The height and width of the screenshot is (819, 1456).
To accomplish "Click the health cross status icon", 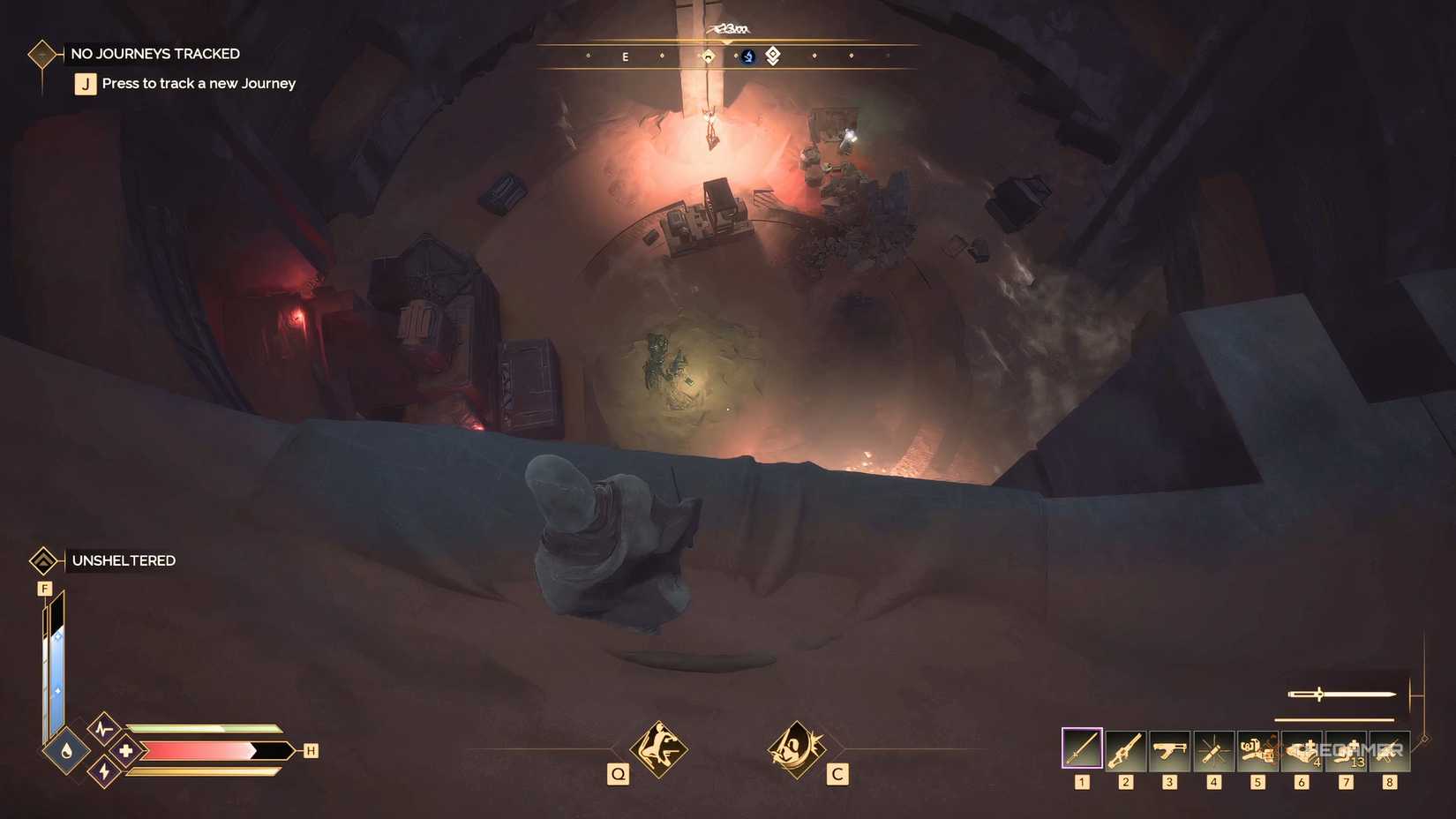I will tap(124, 752).
